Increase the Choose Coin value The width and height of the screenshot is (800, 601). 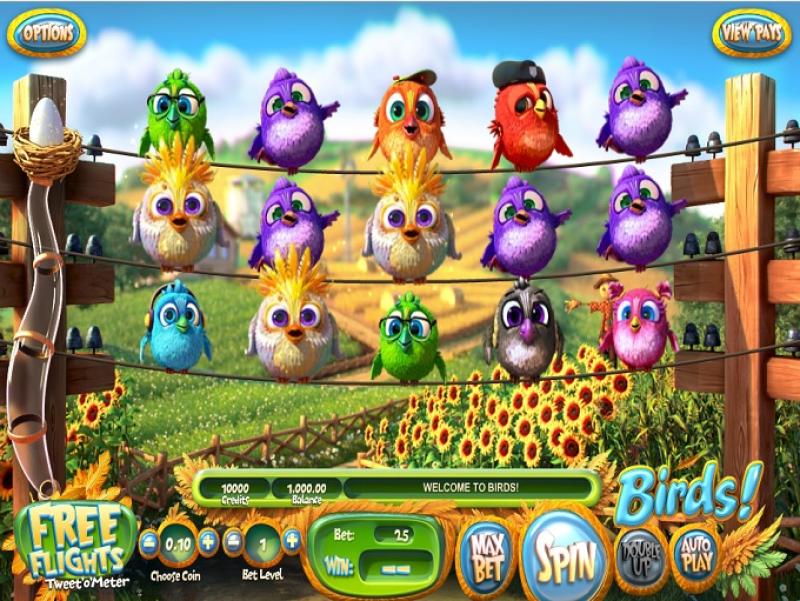(208, 543)
